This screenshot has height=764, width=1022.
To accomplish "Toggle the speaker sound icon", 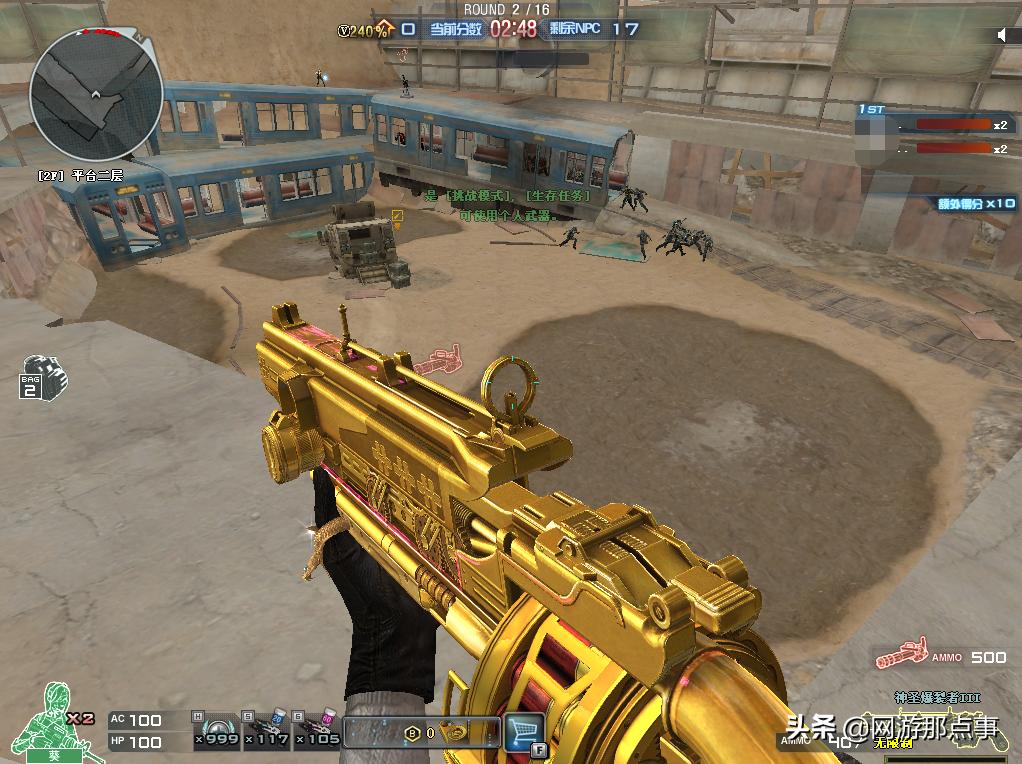I will pyautogui.click(x=1002, y=36).
